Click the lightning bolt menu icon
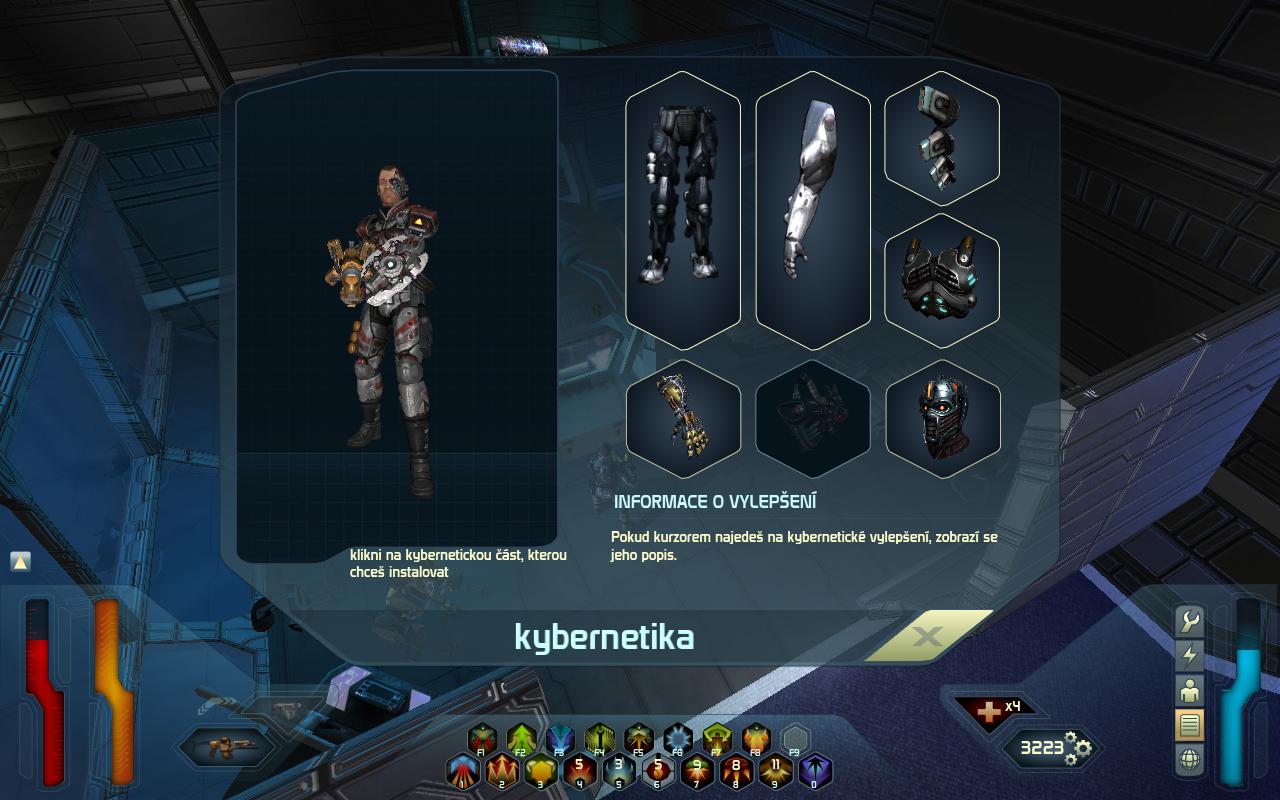Image resolution: width=1280 pixels, height=800 pixels. click(x=1190, y=655)
